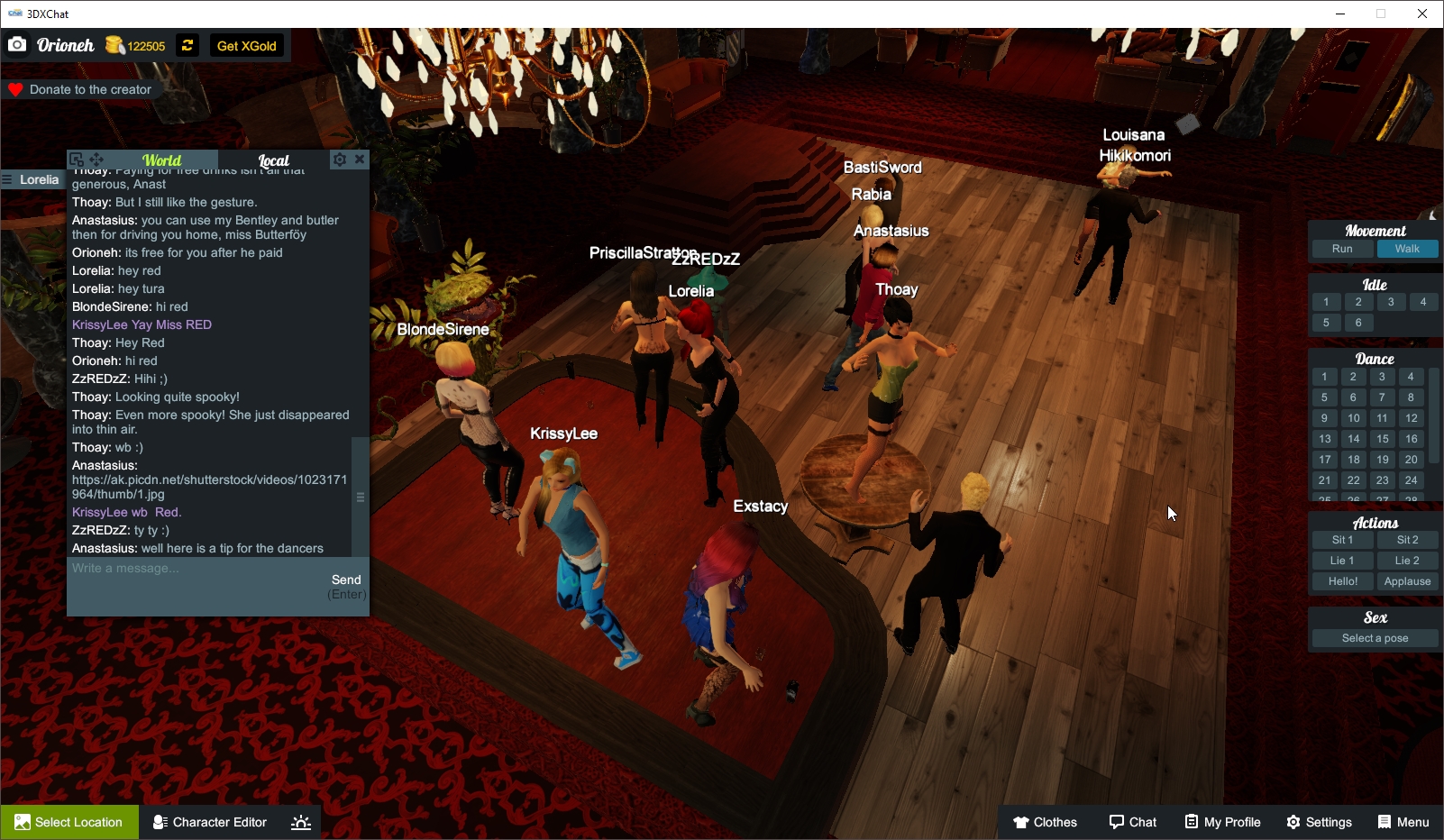Toggle the day/night sun icon
The height and width of the screenshot is (840, 1444).
coord(300,821)
